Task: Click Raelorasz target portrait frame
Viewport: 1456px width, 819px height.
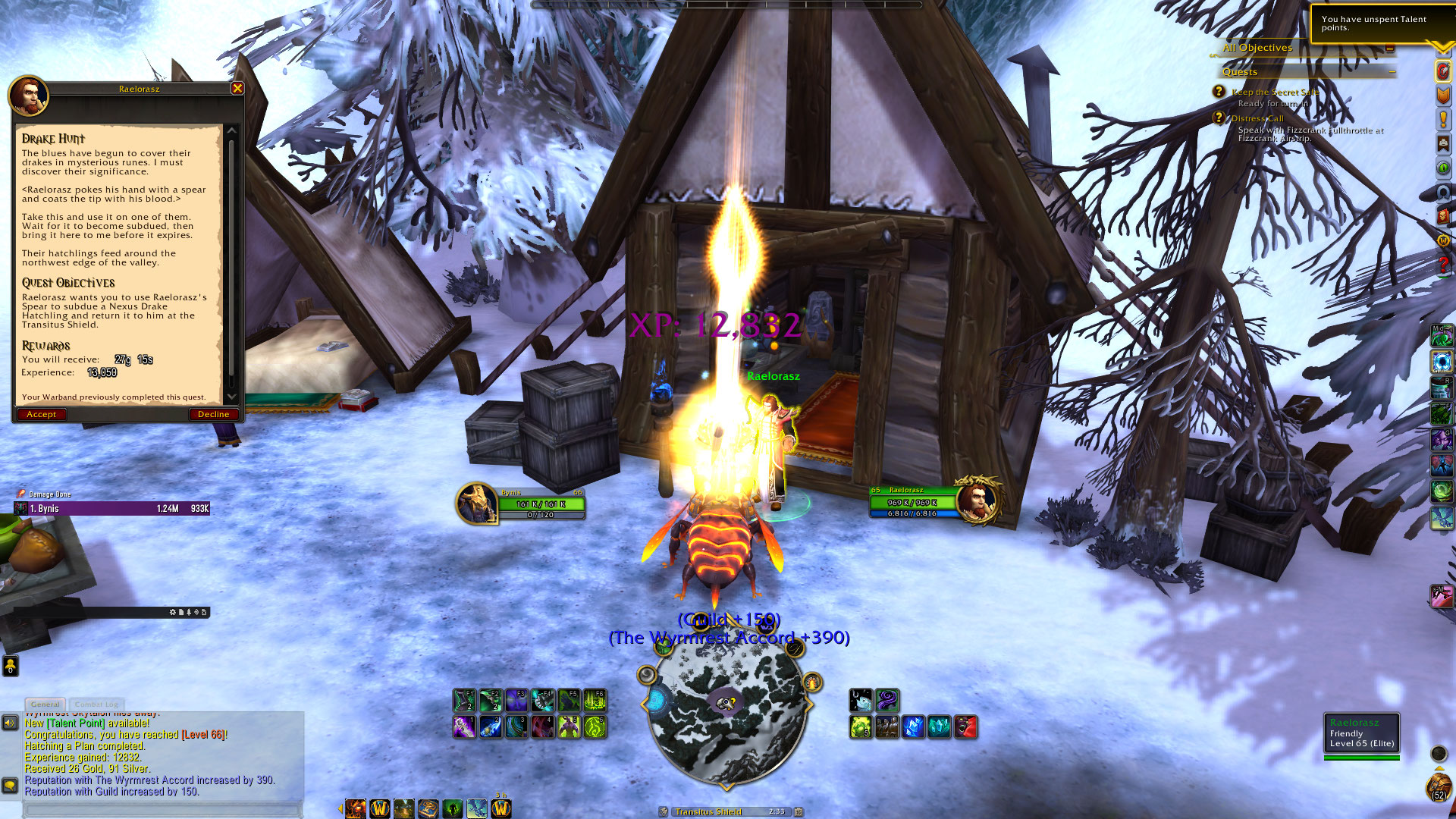Action: pos(977,500)
